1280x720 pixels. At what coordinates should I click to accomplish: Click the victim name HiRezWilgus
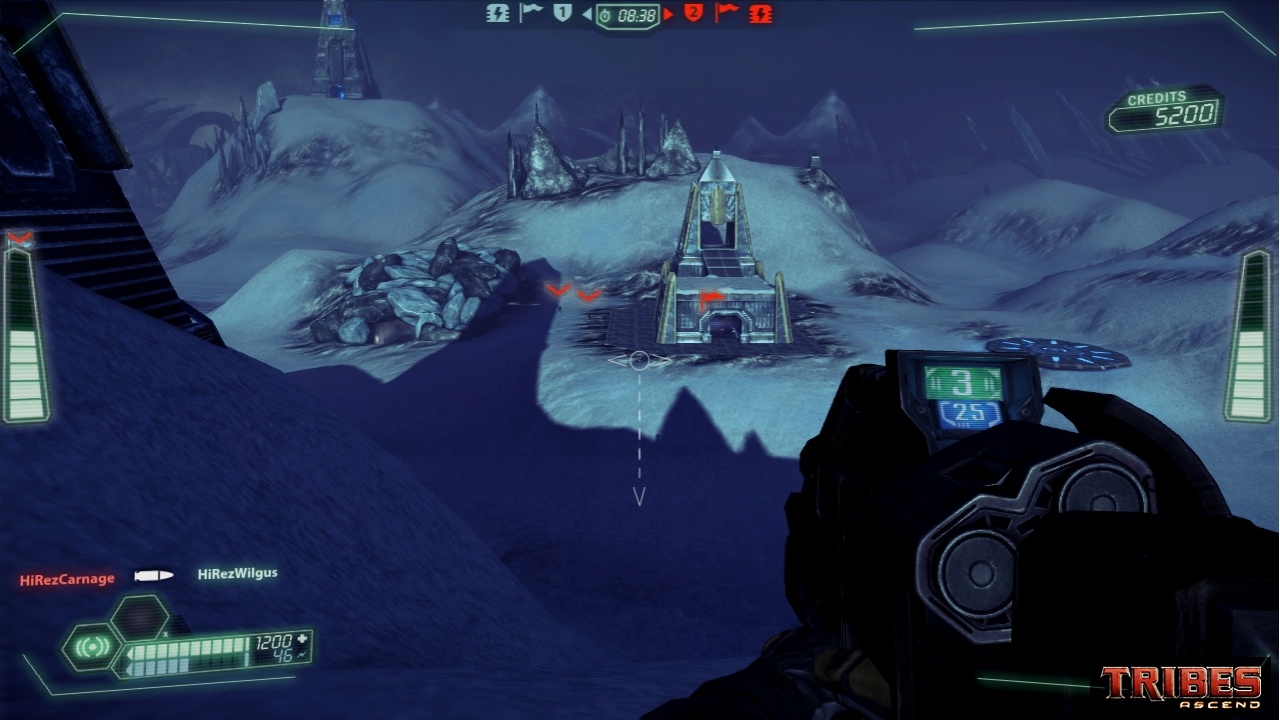click(x=237, y=575)
